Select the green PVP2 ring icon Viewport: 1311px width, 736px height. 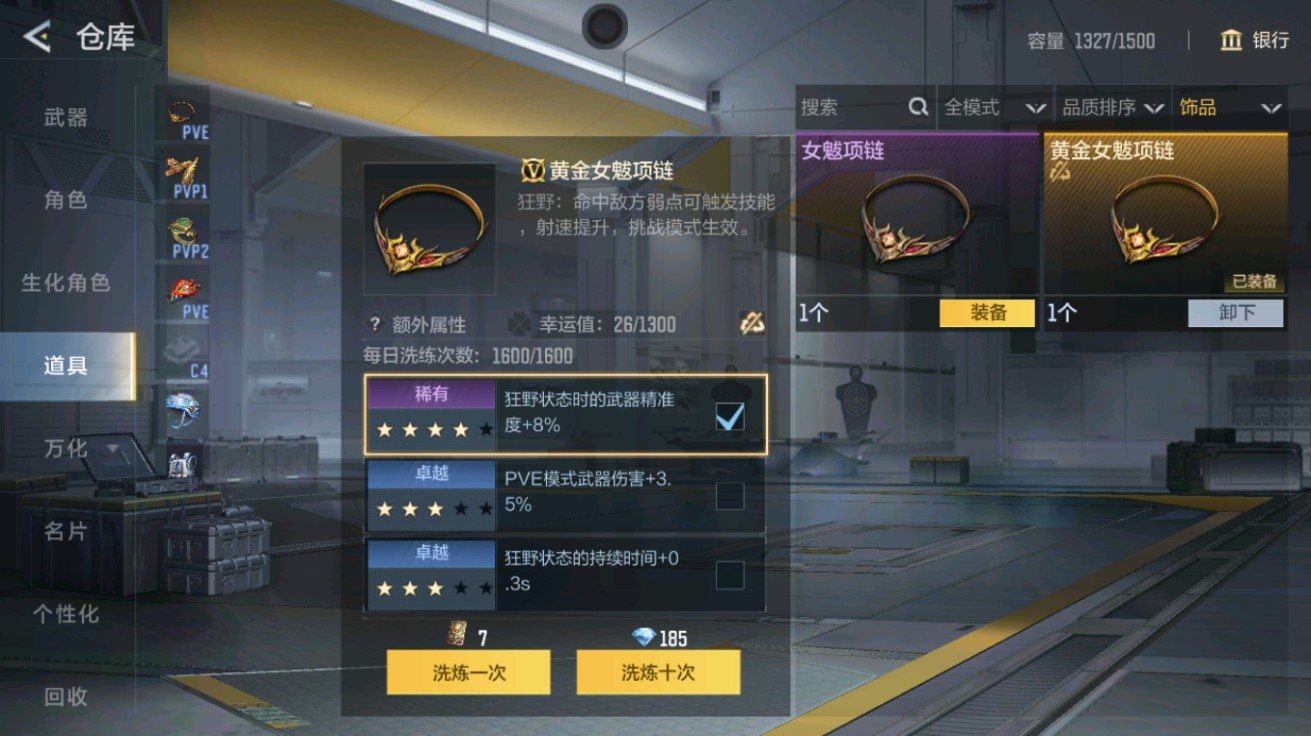pyautogui.click(x=182, y=232)
